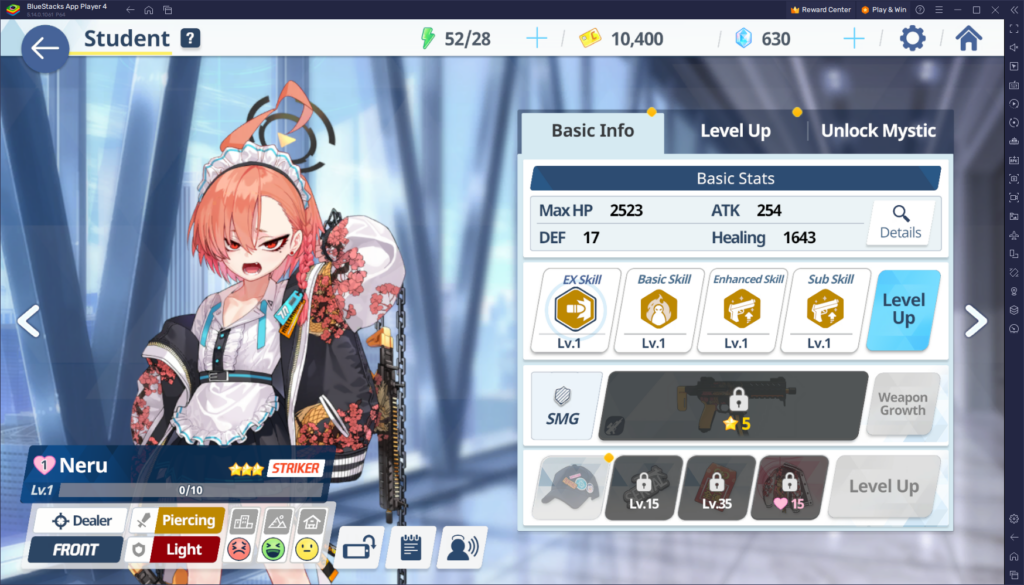This screenshot has width=1024, height=585.
Task: Switch to the Unlock Mystic tab
Action: pos(878,131)
